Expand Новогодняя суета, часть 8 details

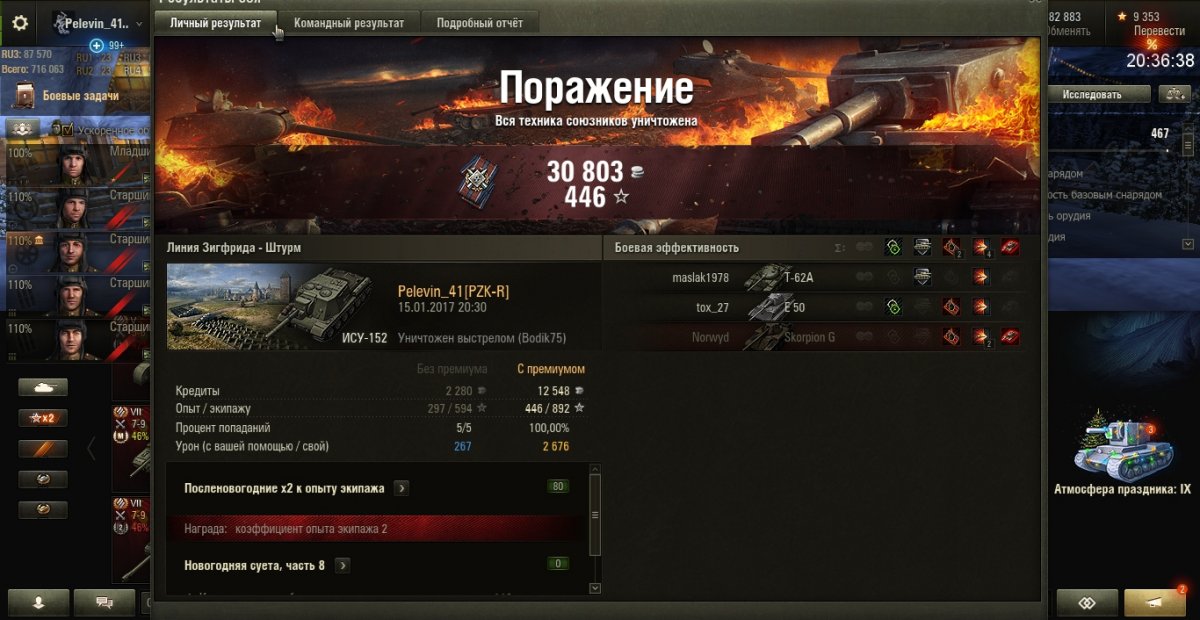click(342, 565)
